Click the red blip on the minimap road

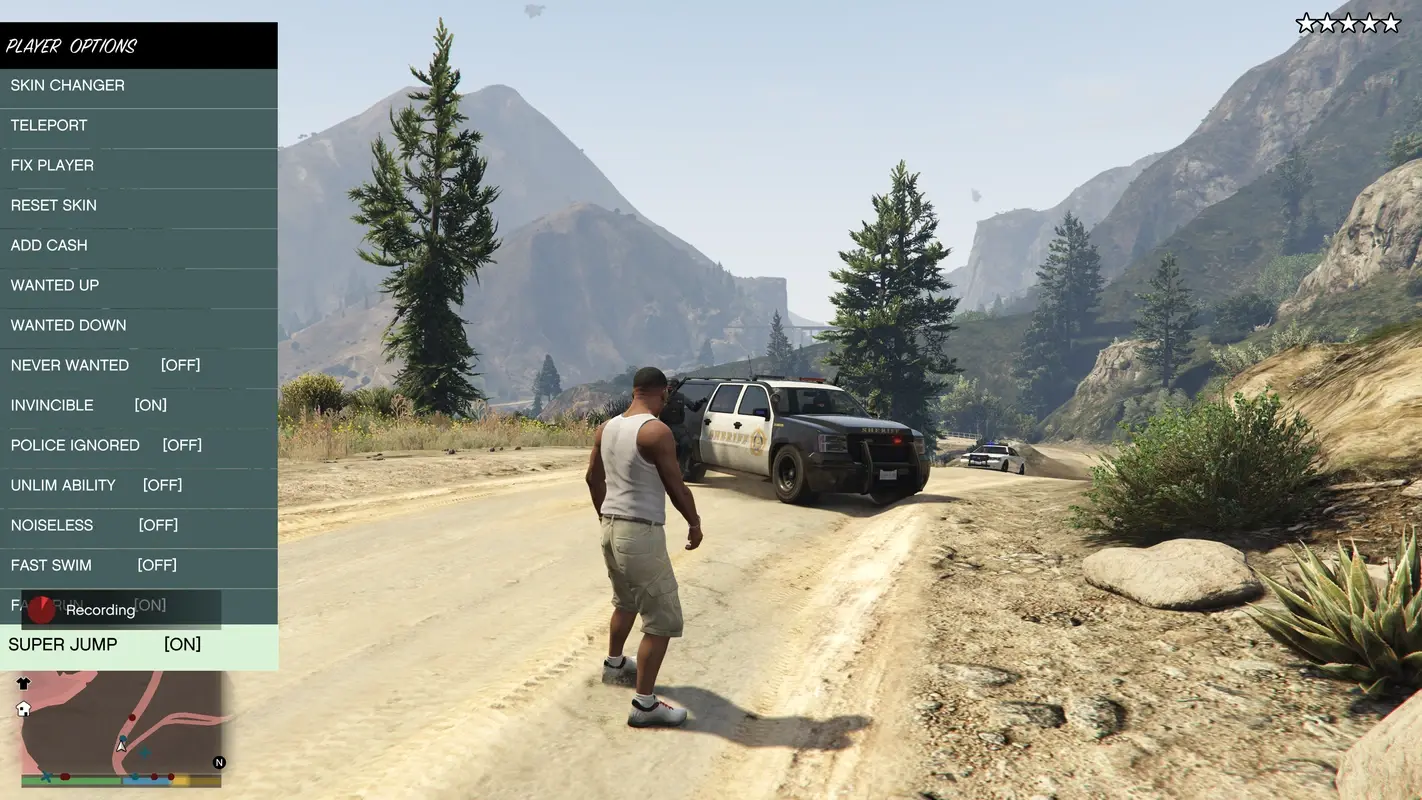[x=132, y=717]
